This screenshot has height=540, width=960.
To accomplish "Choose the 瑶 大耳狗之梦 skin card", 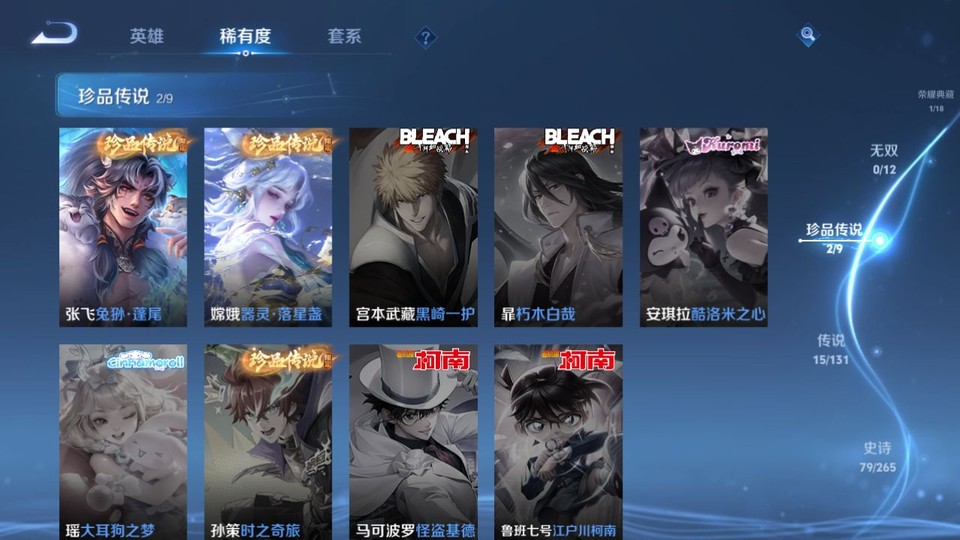I will [x=123, y=442].
